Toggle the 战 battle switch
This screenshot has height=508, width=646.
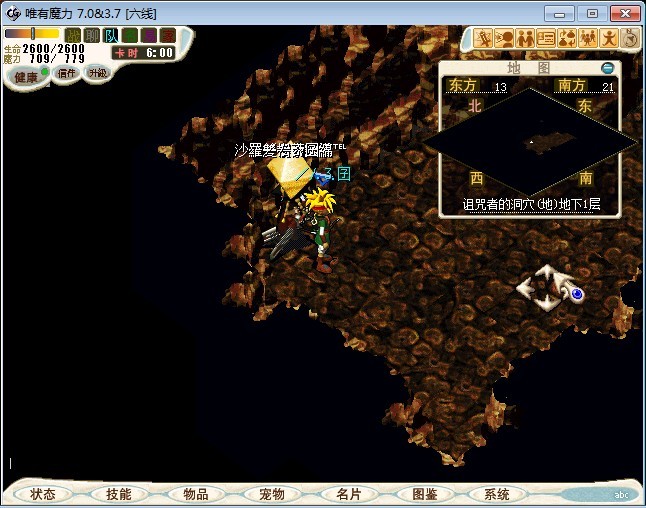tap(73, 36)
